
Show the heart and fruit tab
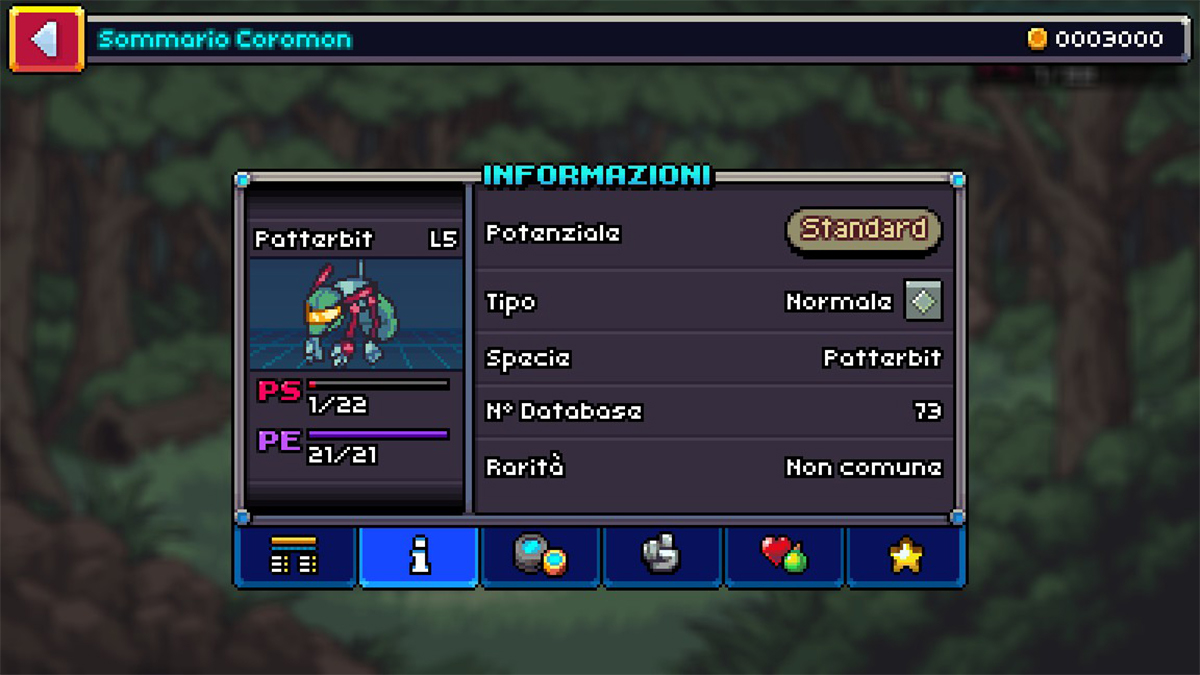coord(784,556)
